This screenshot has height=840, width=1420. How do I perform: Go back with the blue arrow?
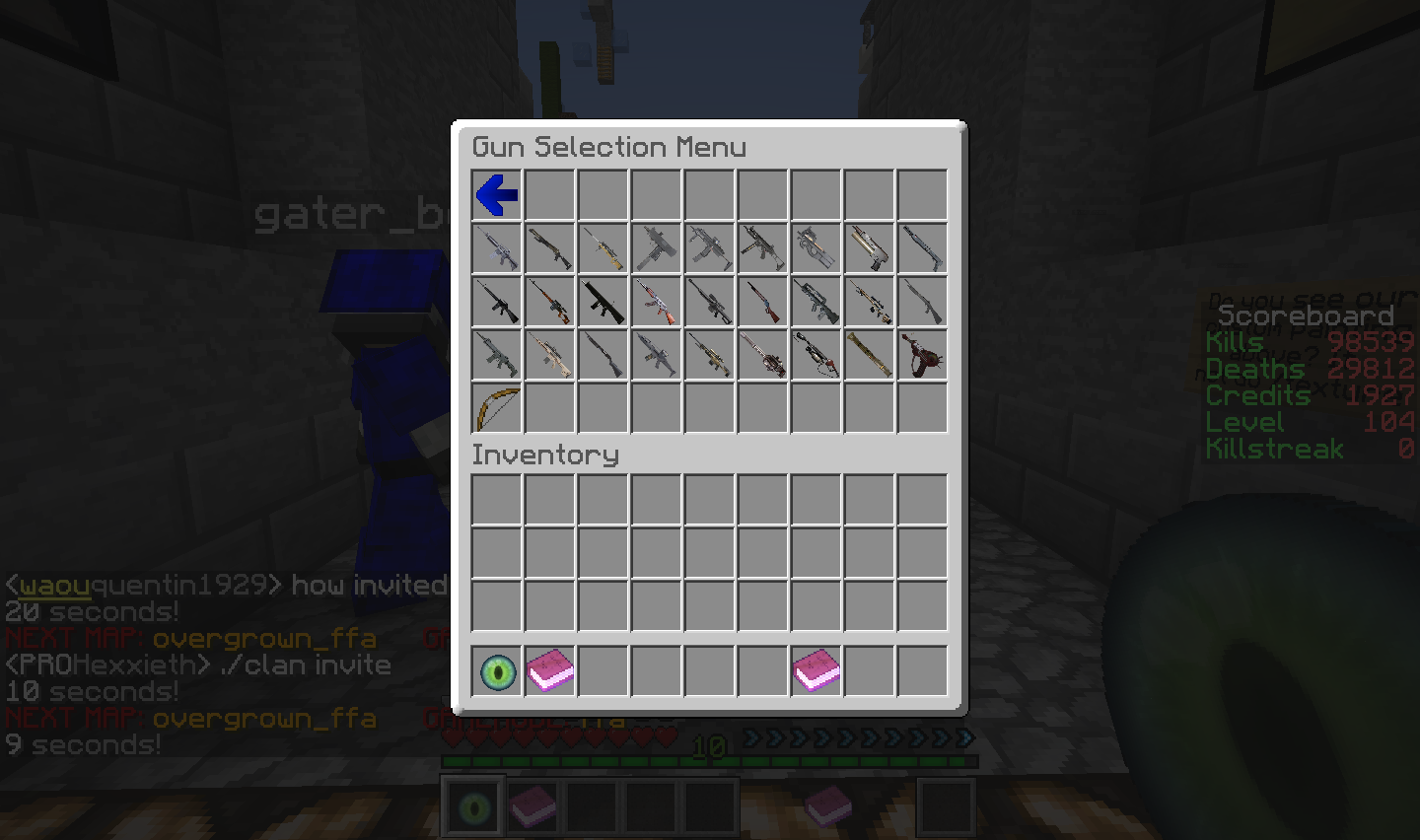point(497,195)
